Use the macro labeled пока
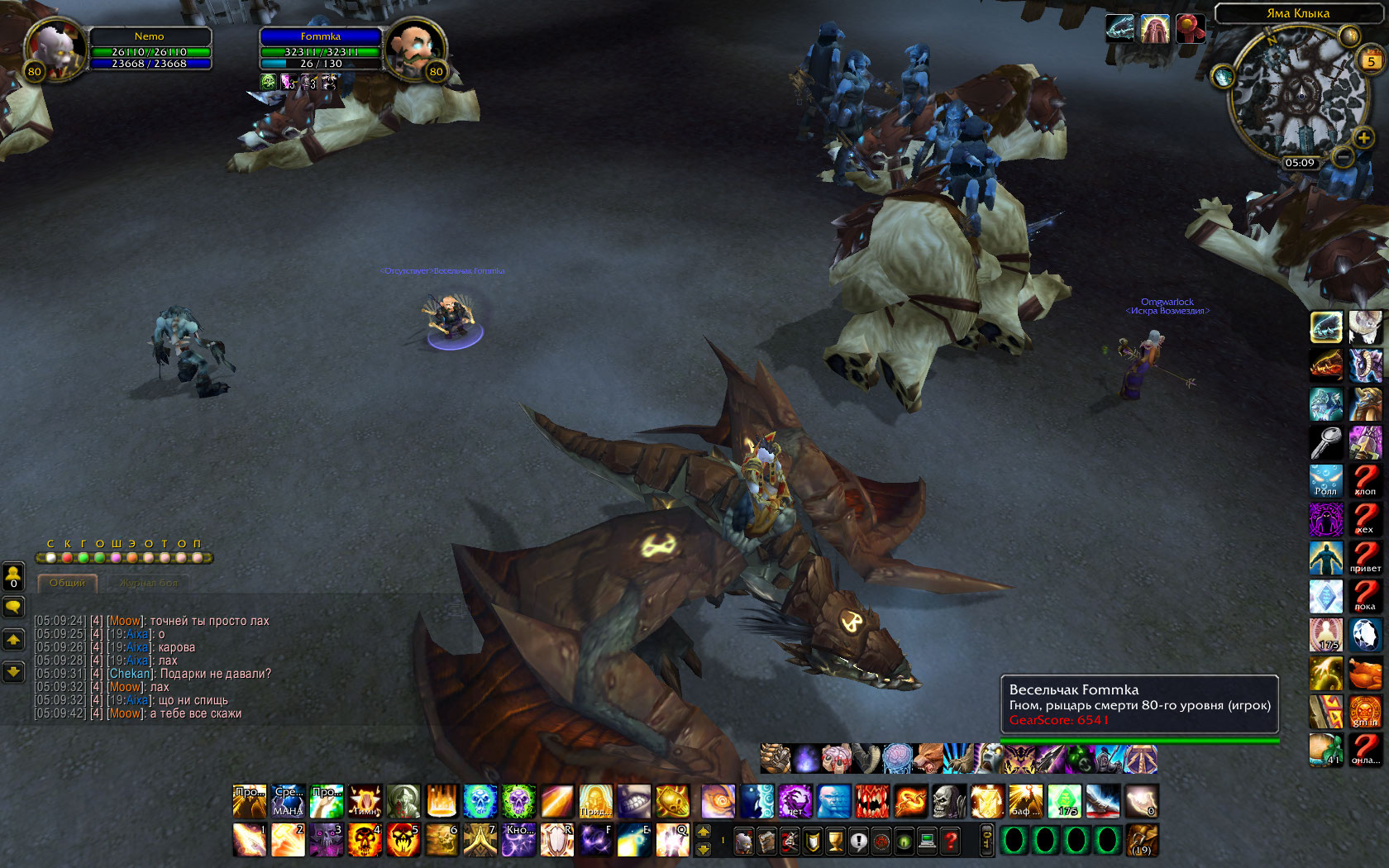Viewport: 1389px width, 868px height. click(x=1365, y=595)
